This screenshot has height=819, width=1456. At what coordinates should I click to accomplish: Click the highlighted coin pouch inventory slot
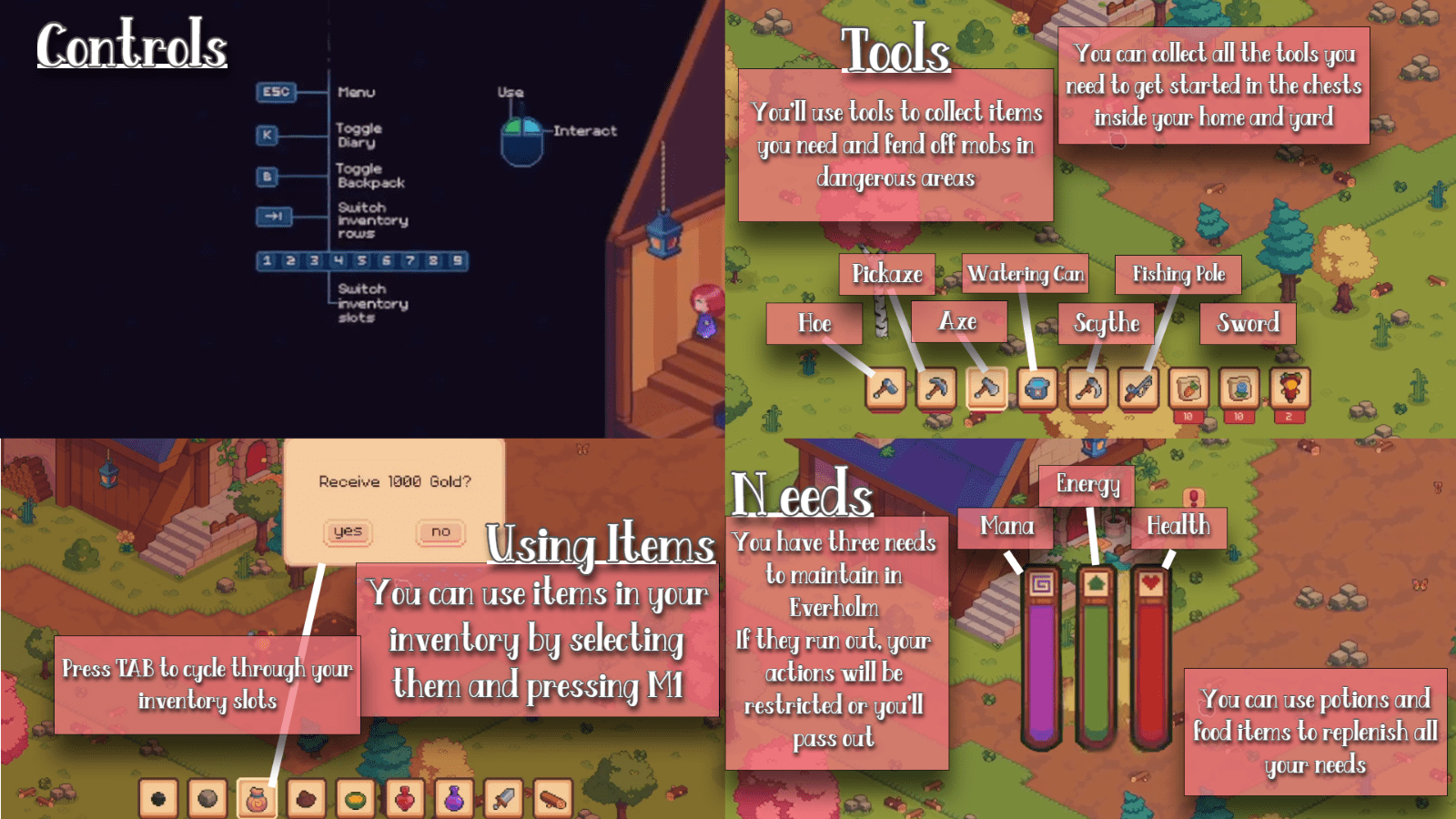pos(257,799)
